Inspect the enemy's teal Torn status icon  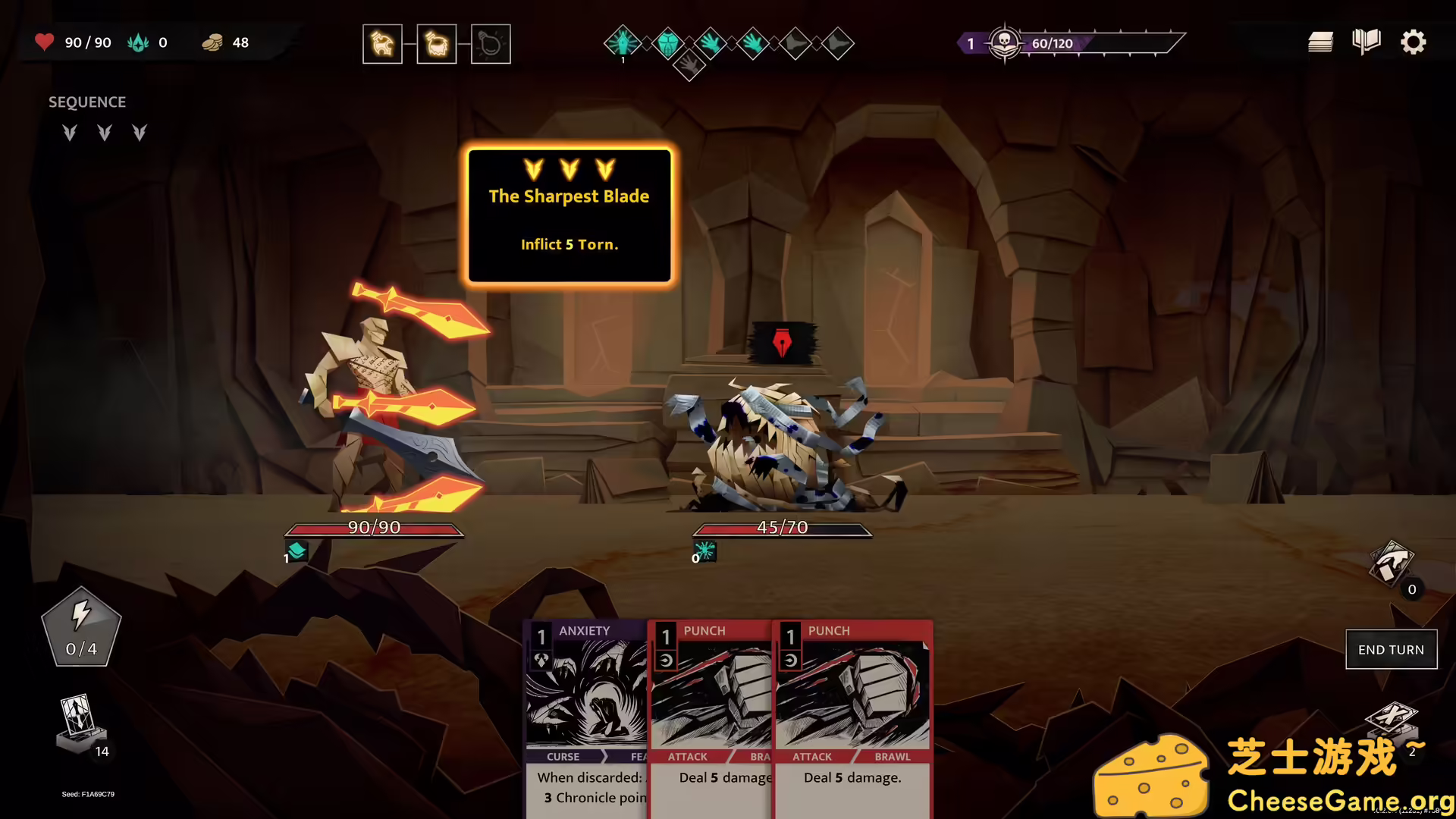[x=704, y=551]
